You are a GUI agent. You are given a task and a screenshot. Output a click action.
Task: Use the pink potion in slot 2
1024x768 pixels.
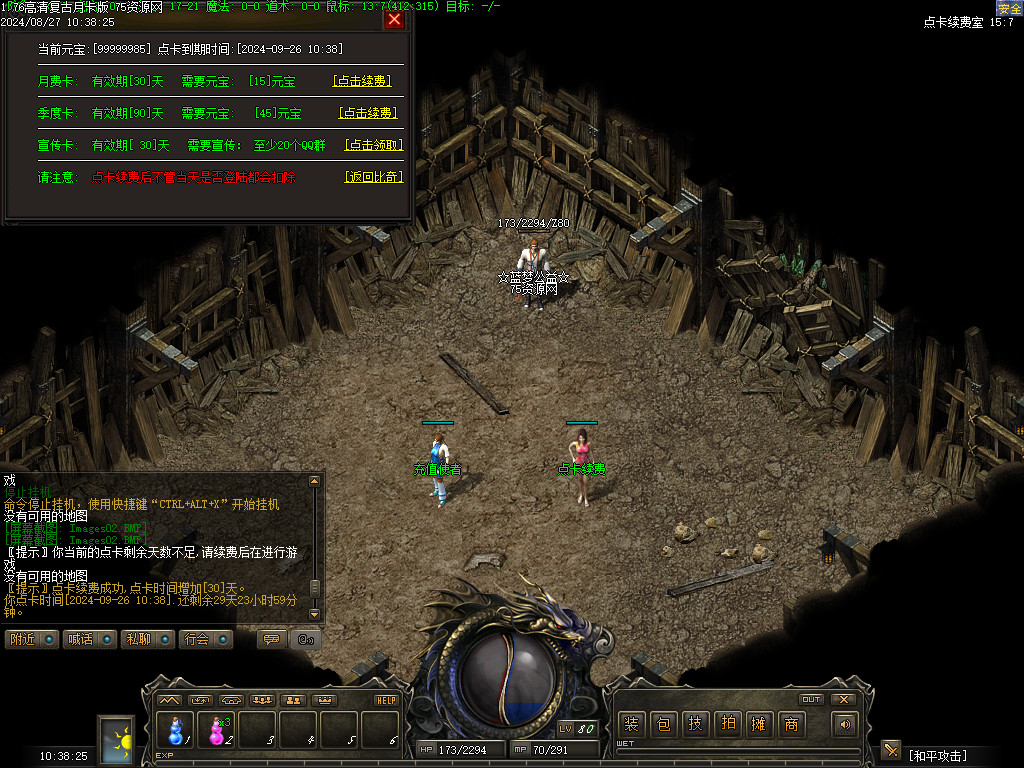[217, 731]
